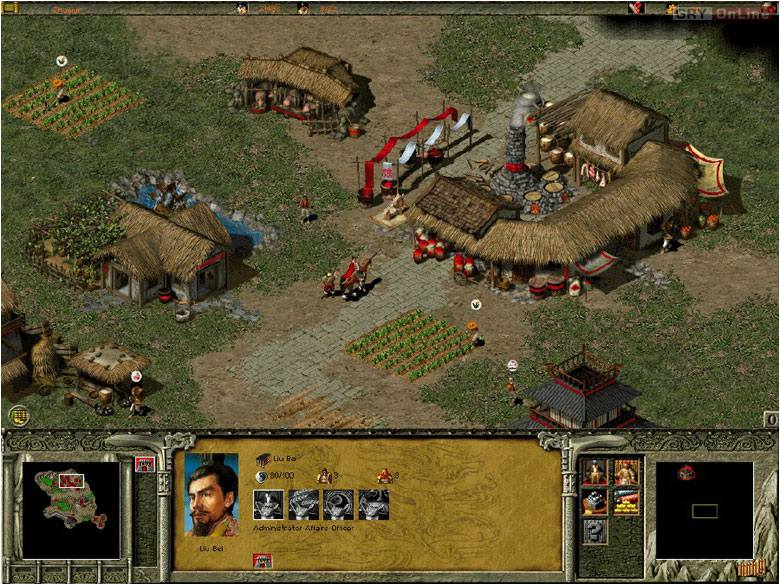
Task: Click the red building marker in the black panel
Action: coord(686,473)
